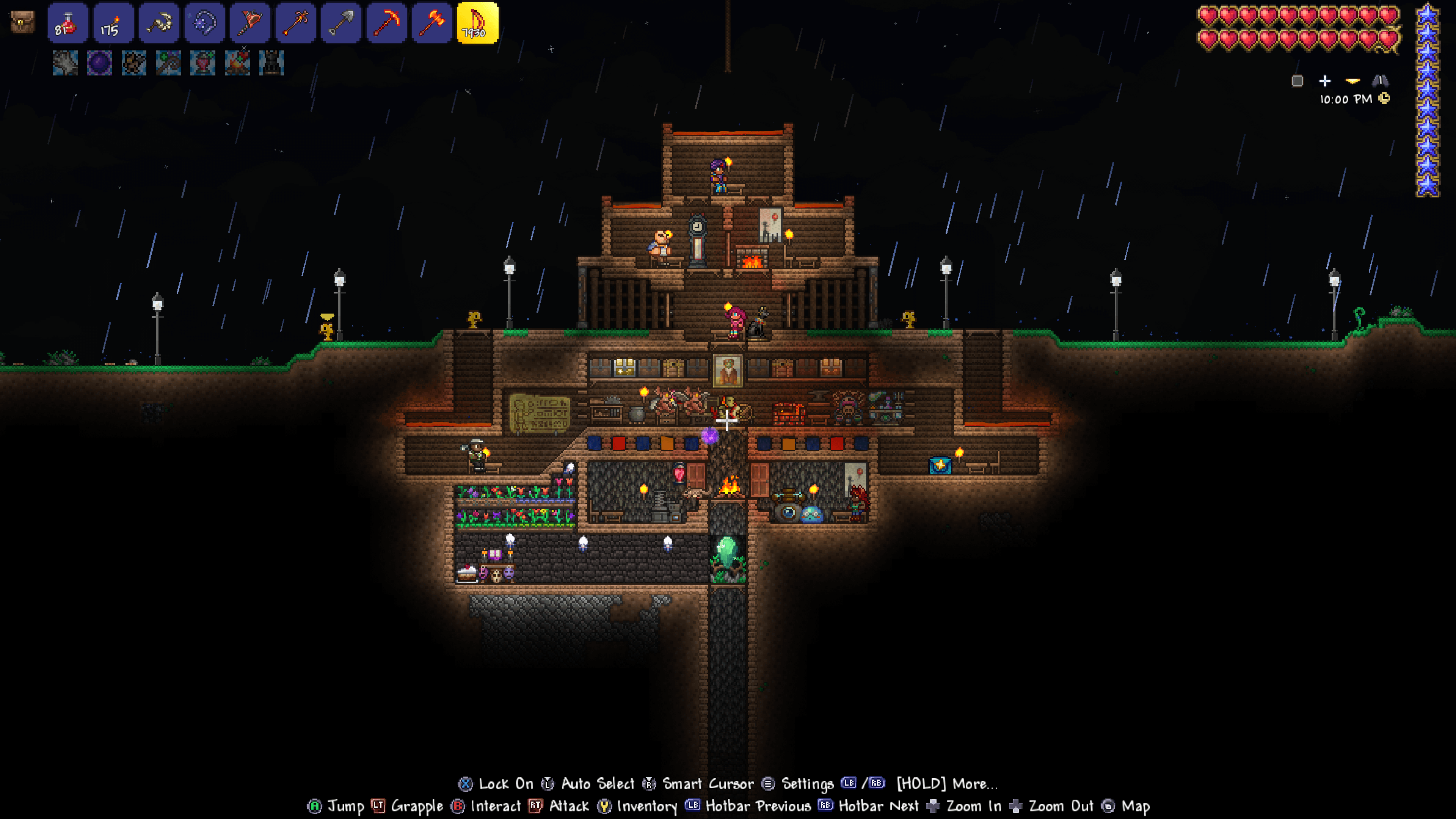Image resolution: width=1456 pixels, height=819 pixels.
Task: Click the heart lantern buff icon
Action: pyautogui.click(x=203, y=63)
